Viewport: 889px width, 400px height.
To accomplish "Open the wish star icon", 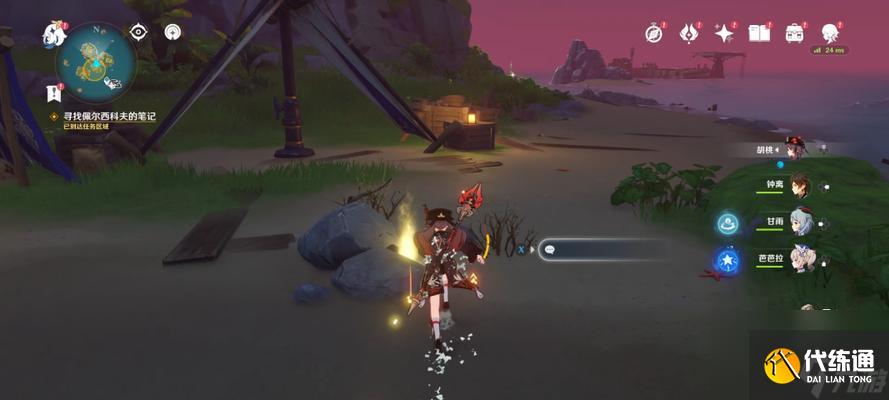I will (724, 33).
